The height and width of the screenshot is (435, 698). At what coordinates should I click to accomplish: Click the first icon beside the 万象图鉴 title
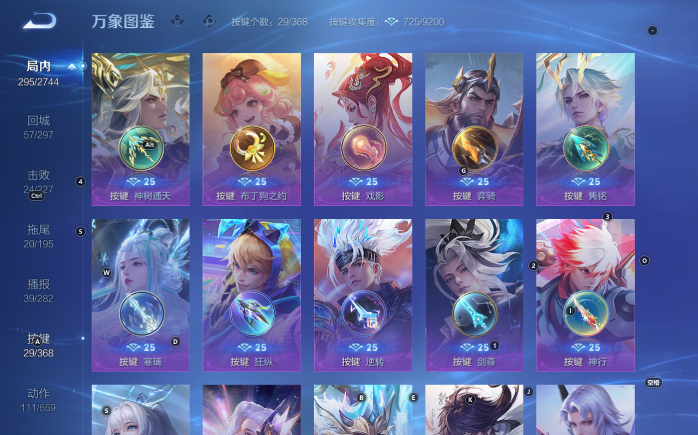pyautogui.click(x=178, y=20)
